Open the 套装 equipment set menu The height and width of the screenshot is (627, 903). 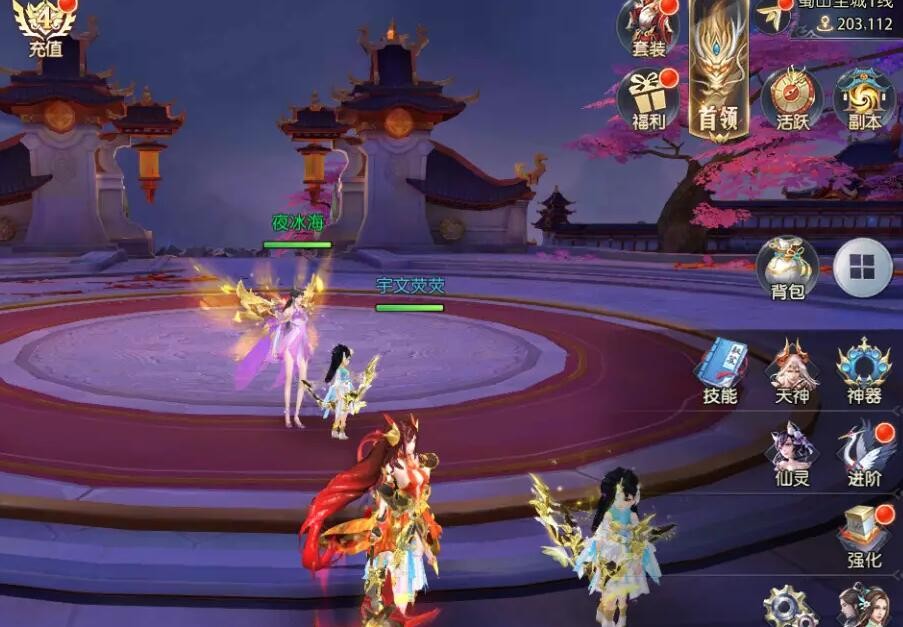[649, 26]
